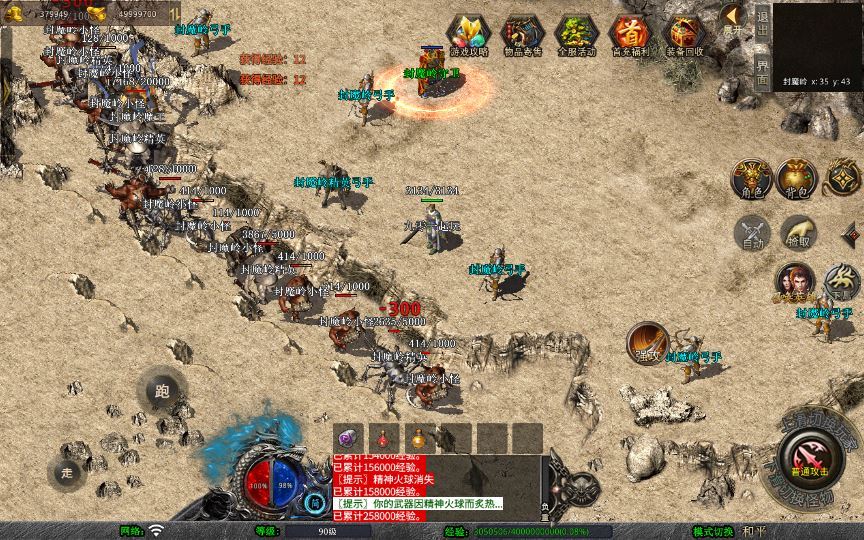Click the 展开 expand arrow button

(x=732, y=19)
